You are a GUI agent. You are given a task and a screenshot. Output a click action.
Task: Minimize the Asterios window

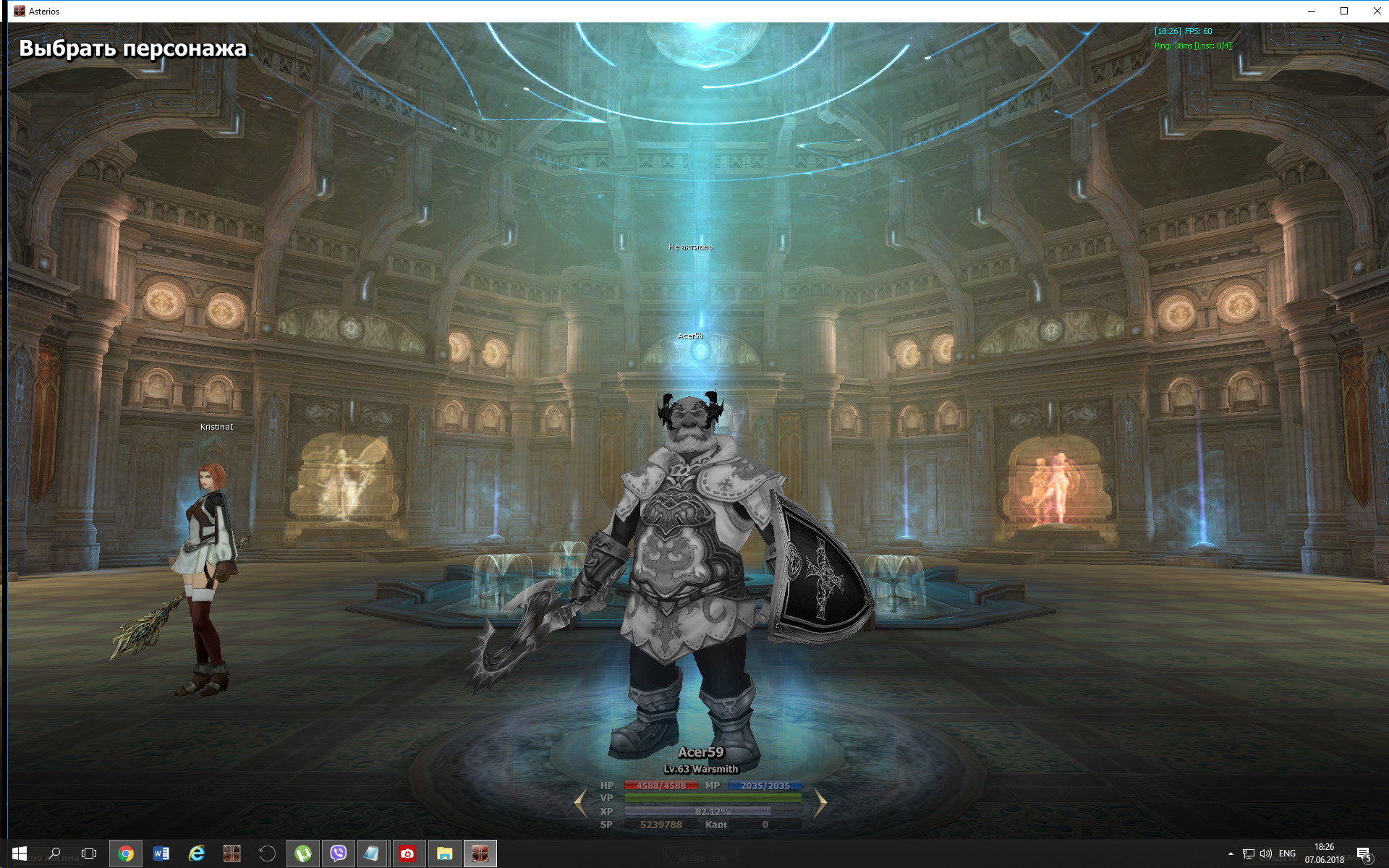1312,11
